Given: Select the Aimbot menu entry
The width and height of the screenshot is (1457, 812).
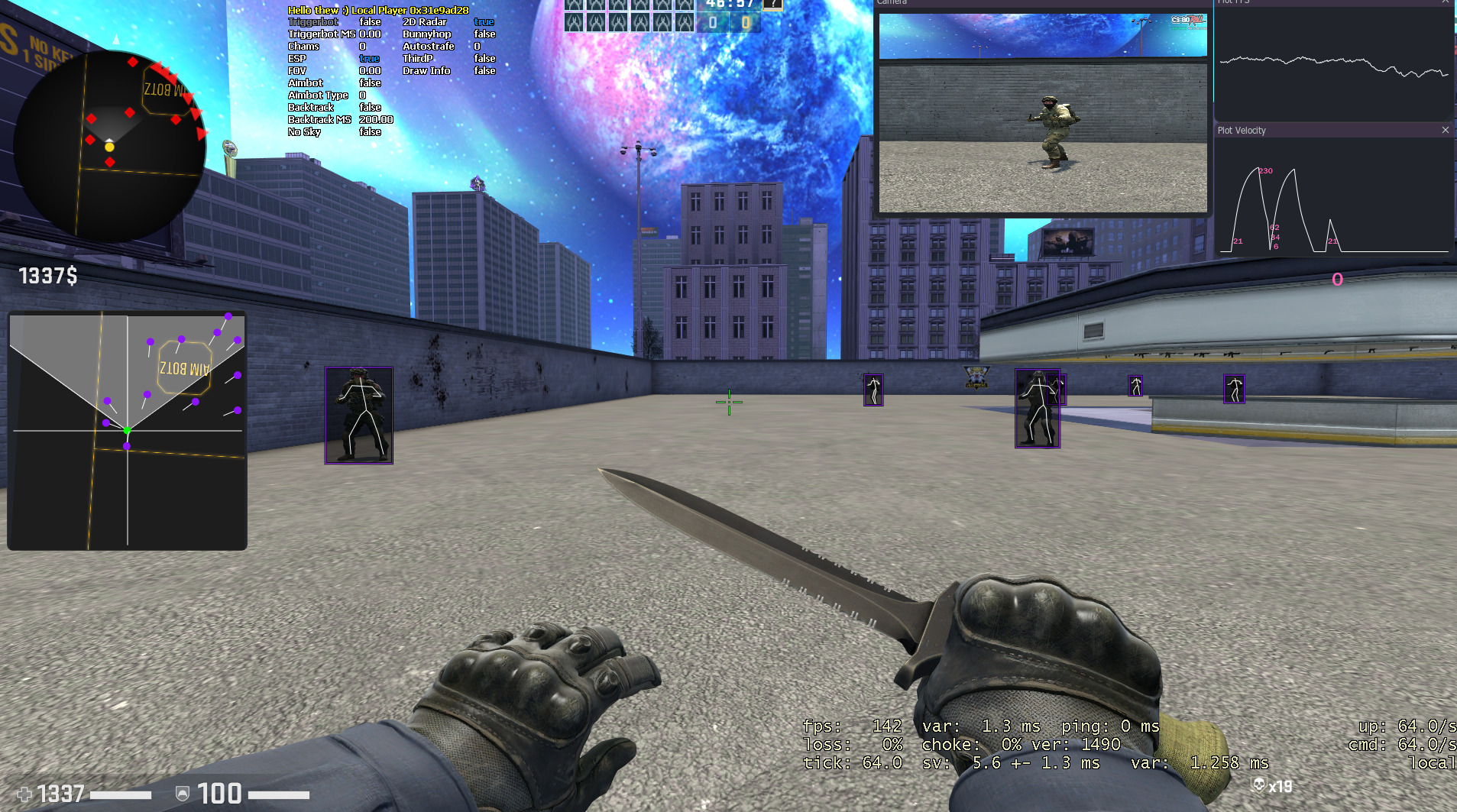Looking at the screenshot, I should point(306,83).
